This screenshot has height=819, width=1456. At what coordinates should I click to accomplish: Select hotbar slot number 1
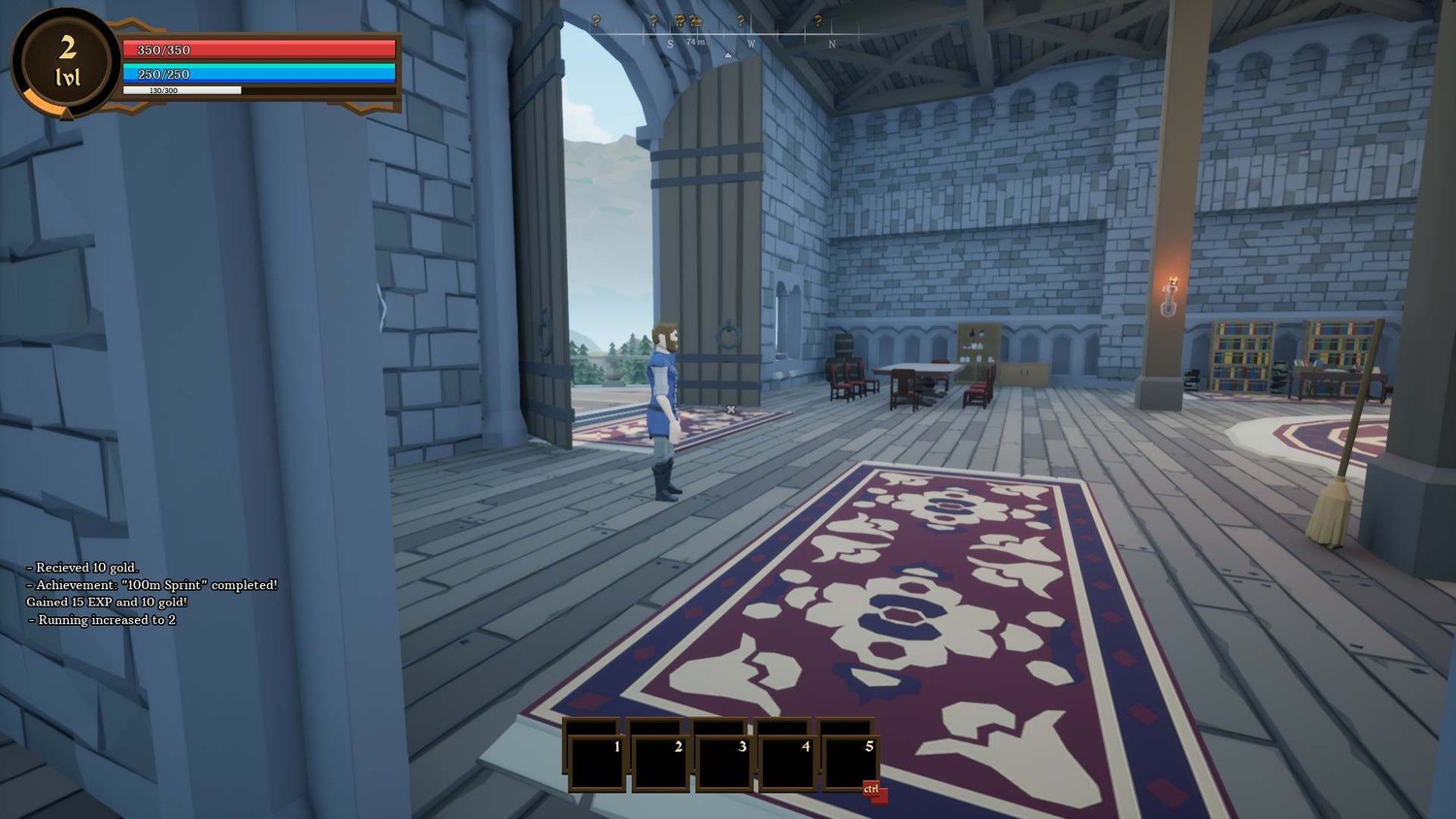(x=596, y=763)
